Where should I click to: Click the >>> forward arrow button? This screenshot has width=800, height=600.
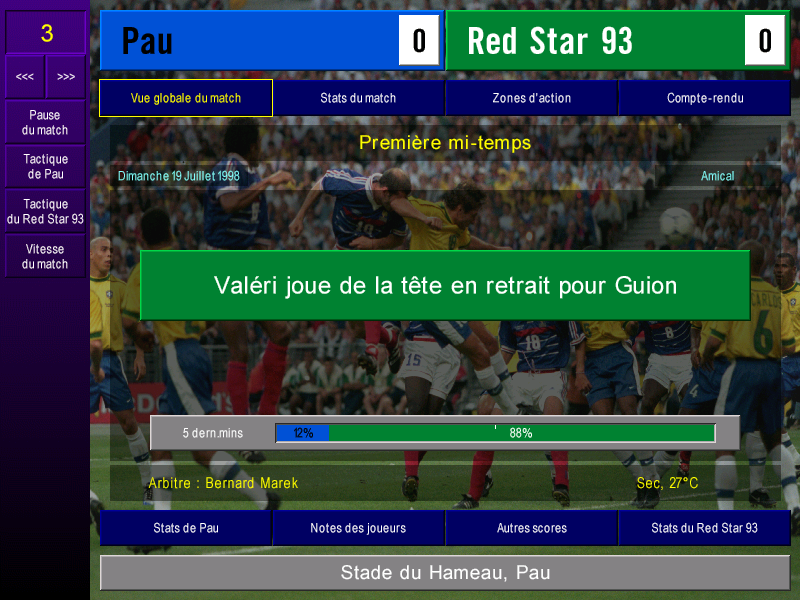[x=66, y=77]
